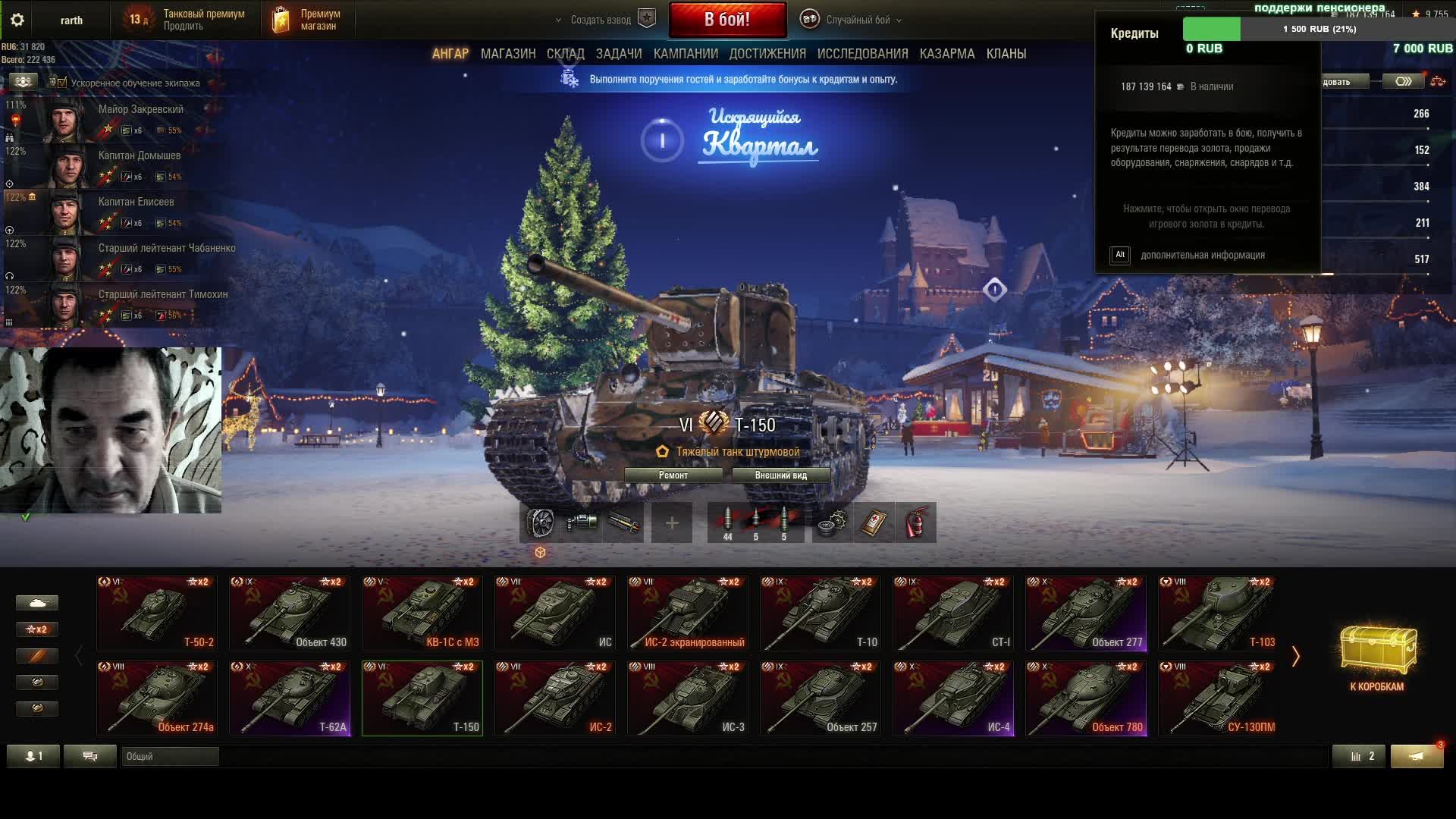The height and width of the screenshot is (819, 1456).
Task: Click Создать взвод to create a platoon
Action: point(601,20)
